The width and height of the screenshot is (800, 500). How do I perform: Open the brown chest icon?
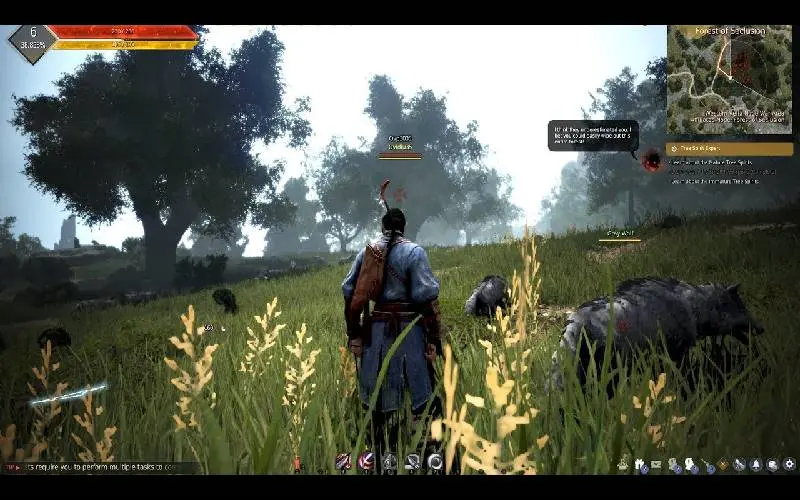pyautogui.click(x=723, y=465)
